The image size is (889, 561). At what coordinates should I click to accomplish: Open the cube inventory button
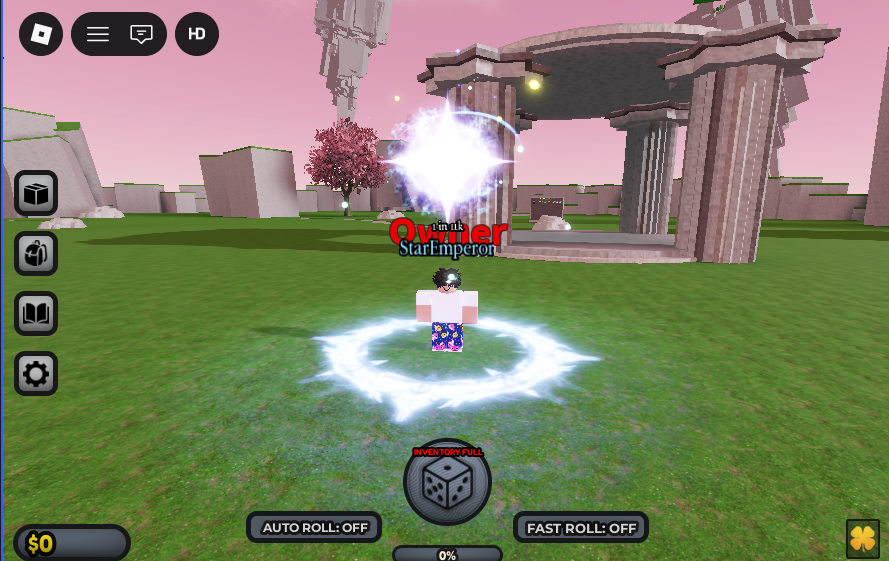(x=36, y=193)
